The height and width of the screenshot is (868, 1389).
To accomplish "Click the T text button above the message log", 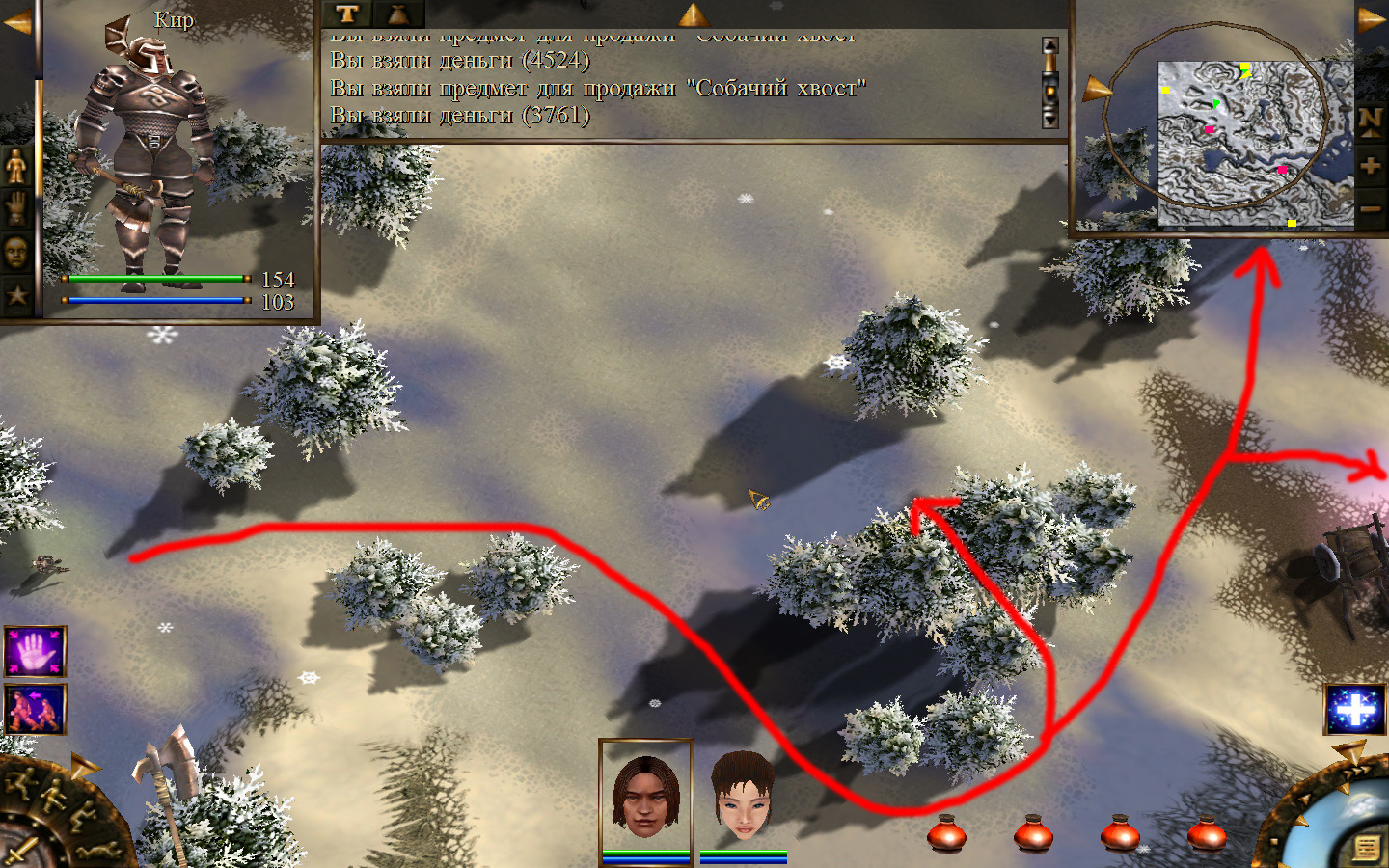I will 347,14.
